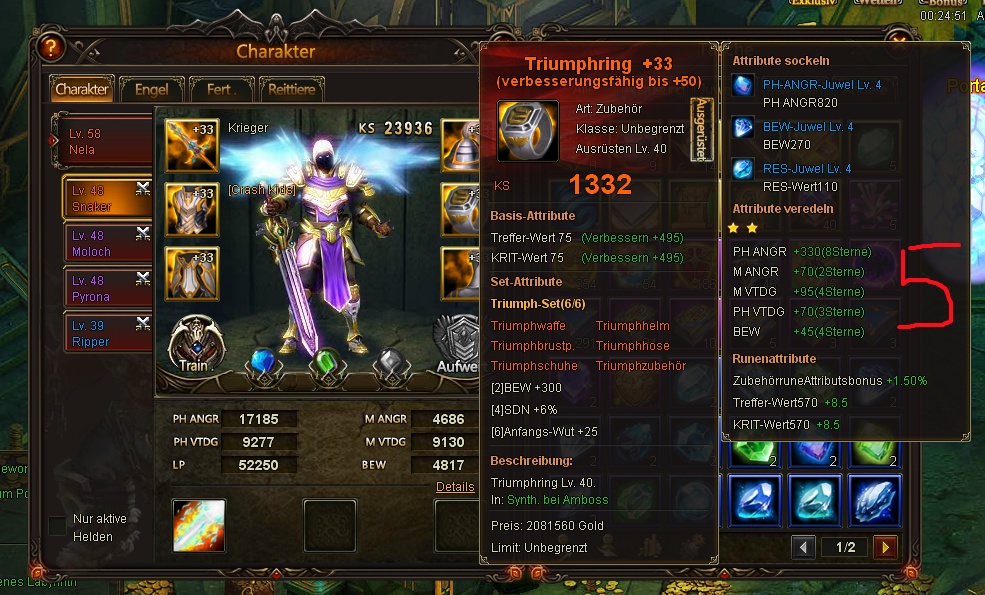Image resolution: width=985 pixels, height=595 pixels.
Task: Click the equipped helmet slot
Action: 465,145
